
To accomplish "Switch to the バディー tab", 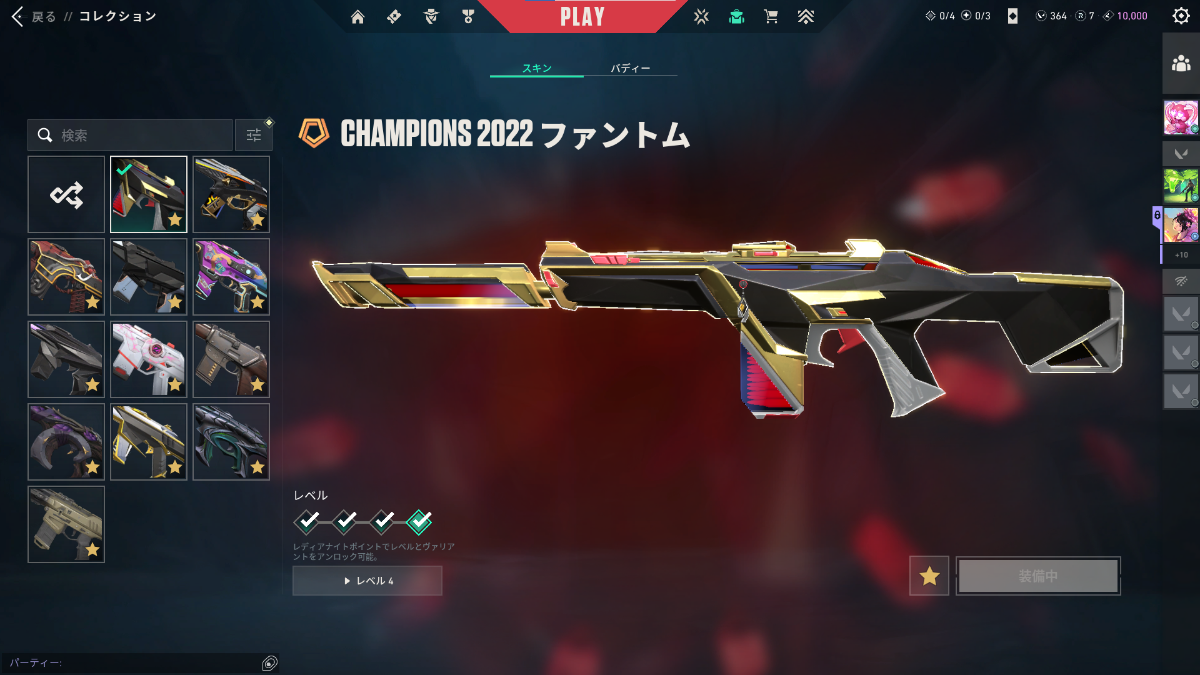I will click(630, 69).
